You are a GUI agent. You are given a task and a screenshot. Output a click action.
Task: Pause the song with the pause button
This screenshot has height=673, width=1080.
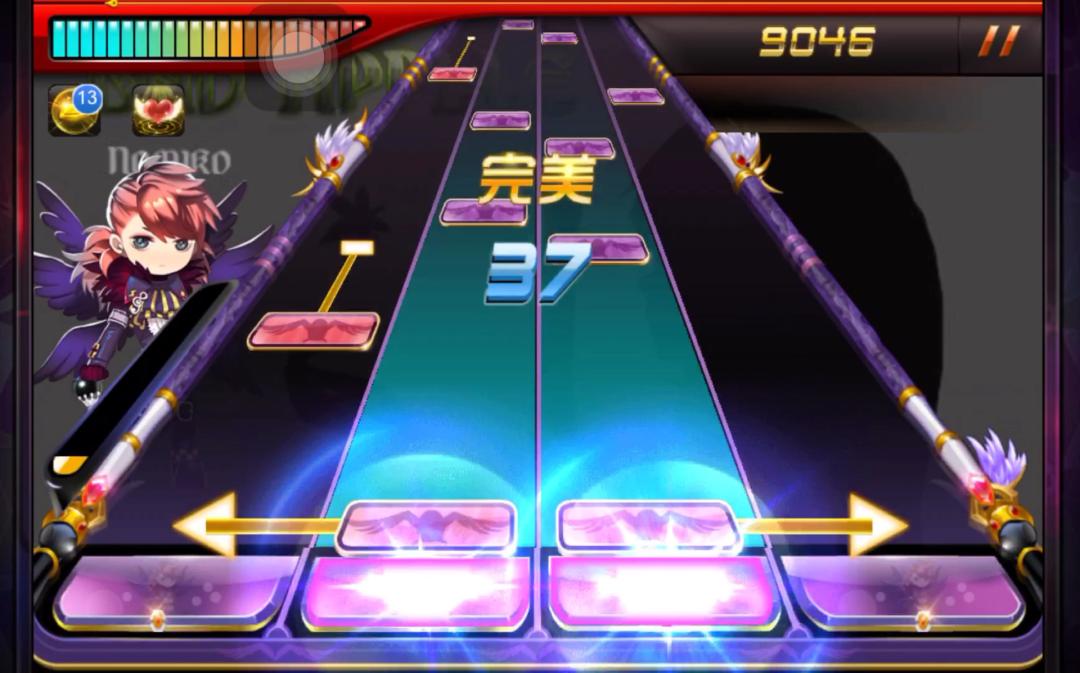[x=997, y=42]
